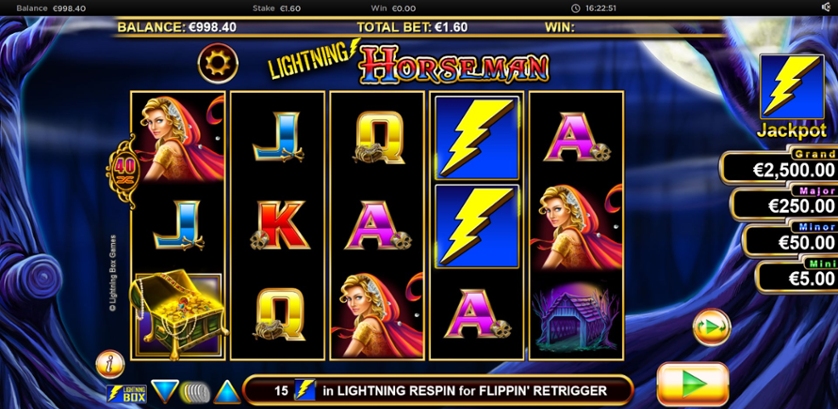Start autoplay with the round double-arrow button
The height and width of the screenshot is (409, 838).
click(711, 326)
